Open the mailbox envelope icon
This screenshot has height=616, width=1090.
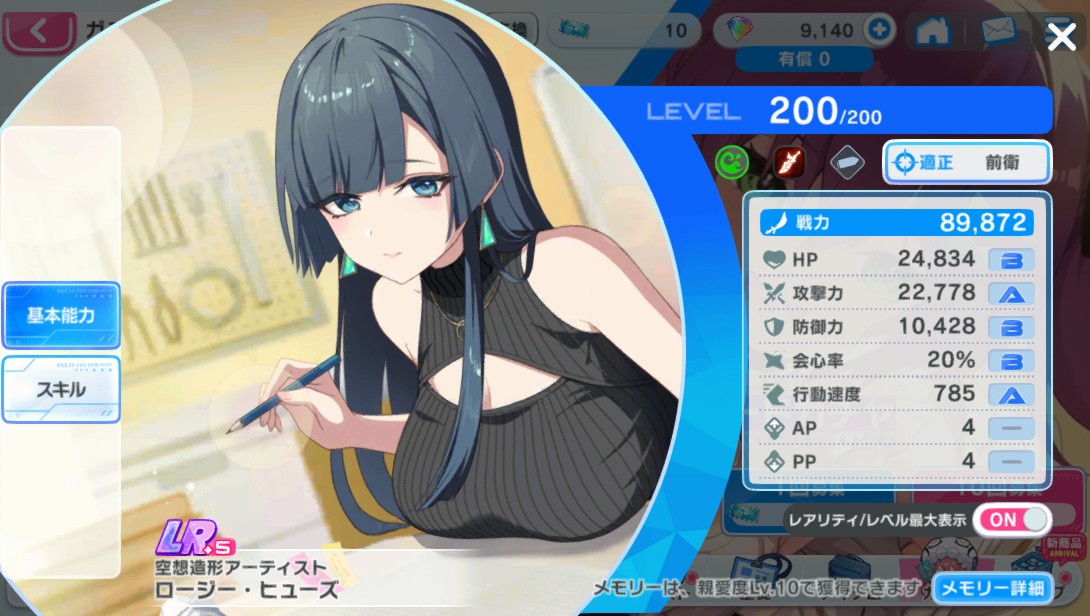tap(998, 31)
